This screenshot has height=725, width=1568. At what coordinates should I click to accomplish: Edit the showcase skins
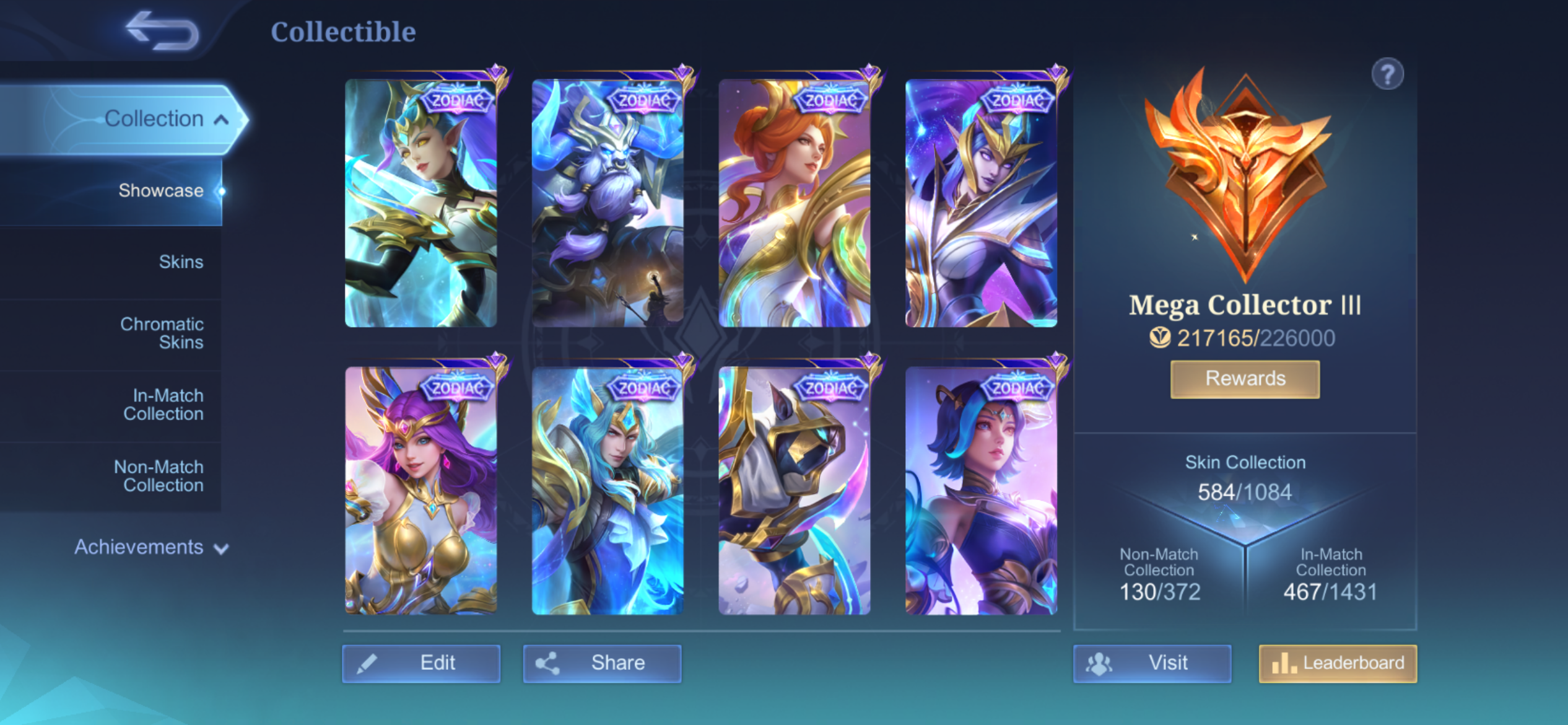pos(421,663)
